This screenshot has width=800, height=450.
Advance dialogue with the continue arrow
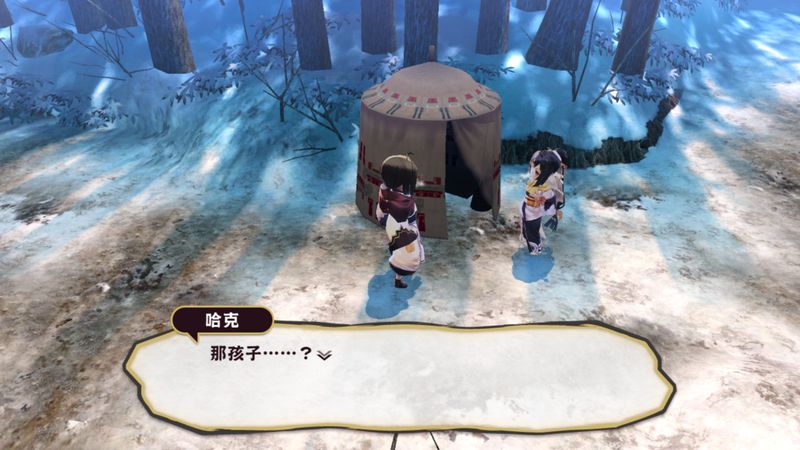tap(323, 355)
